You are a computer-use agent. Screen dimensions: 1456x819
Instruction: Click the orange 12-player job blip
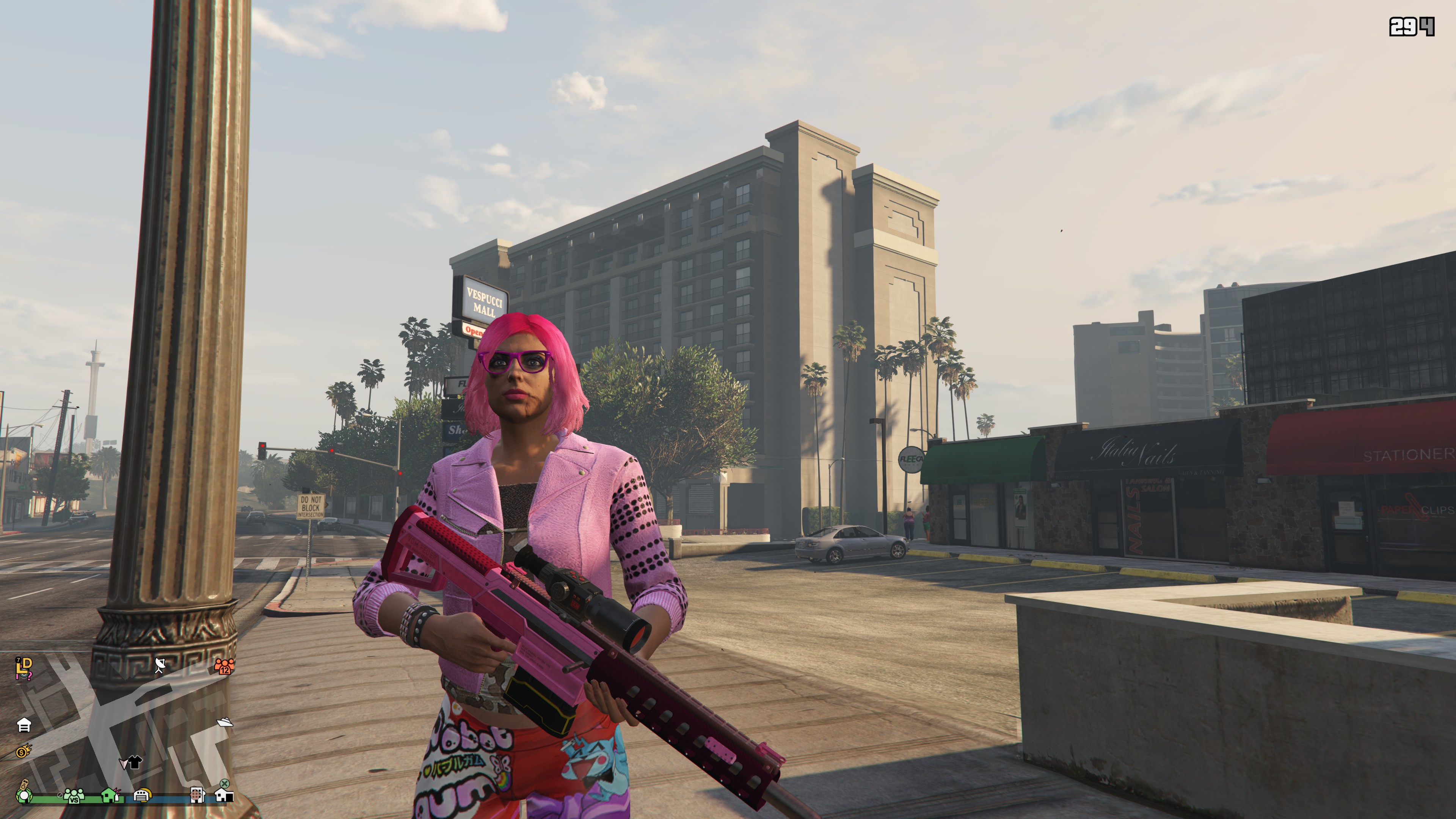[224, 667]
